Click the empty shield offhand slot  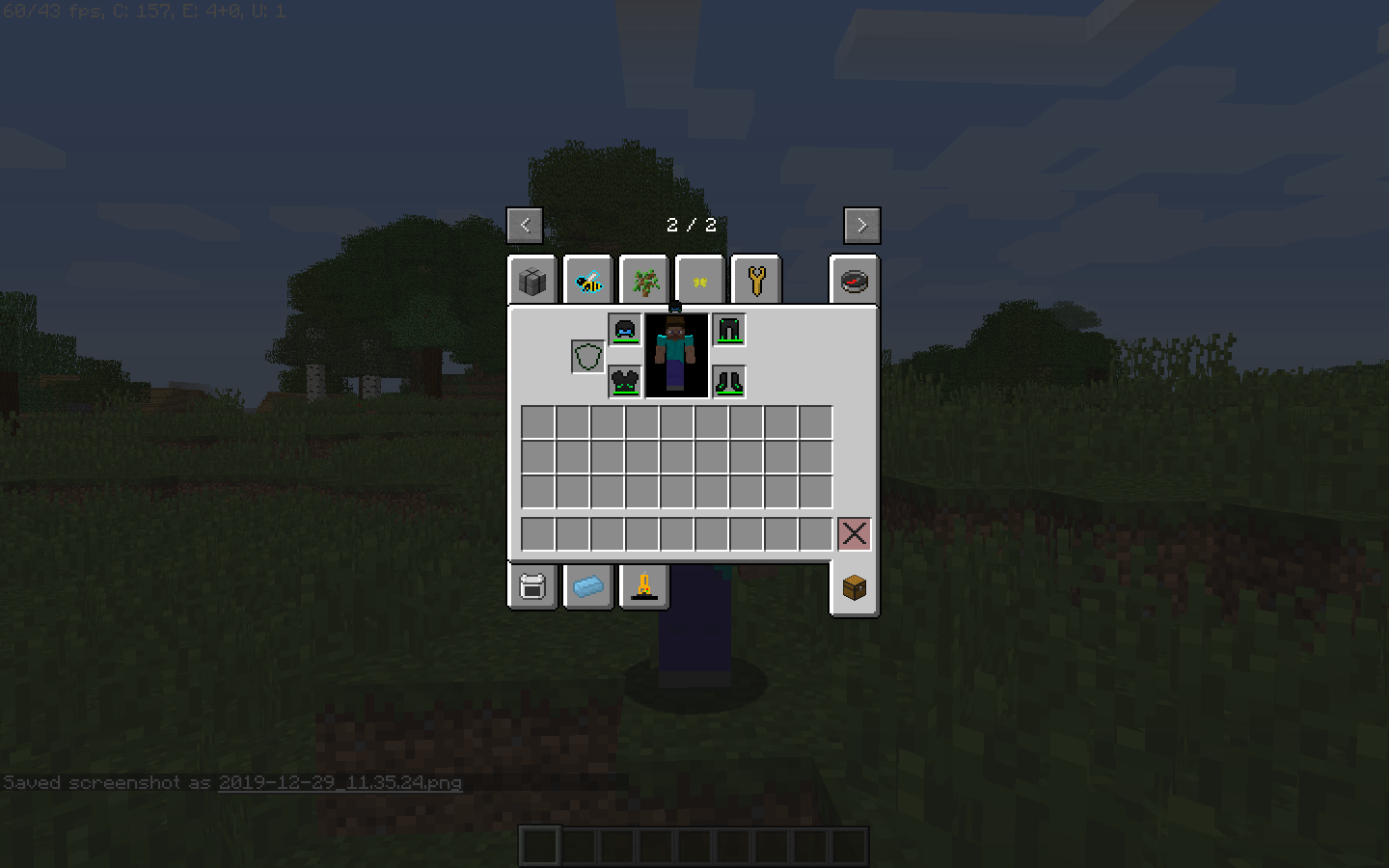tap(588, 356)
